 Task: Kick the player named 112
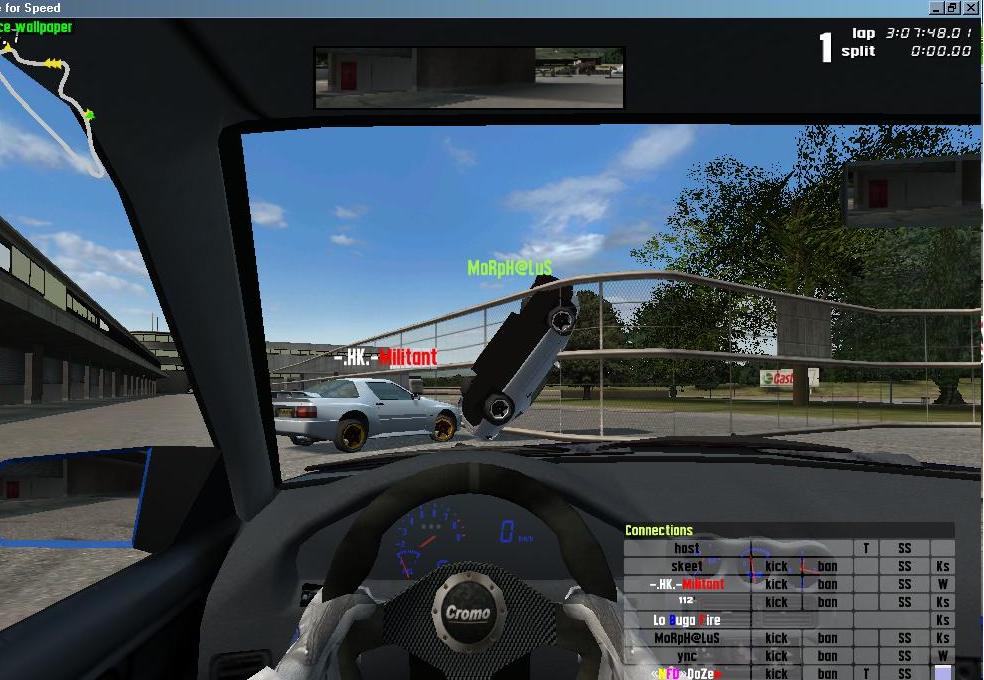coord(777,602)
